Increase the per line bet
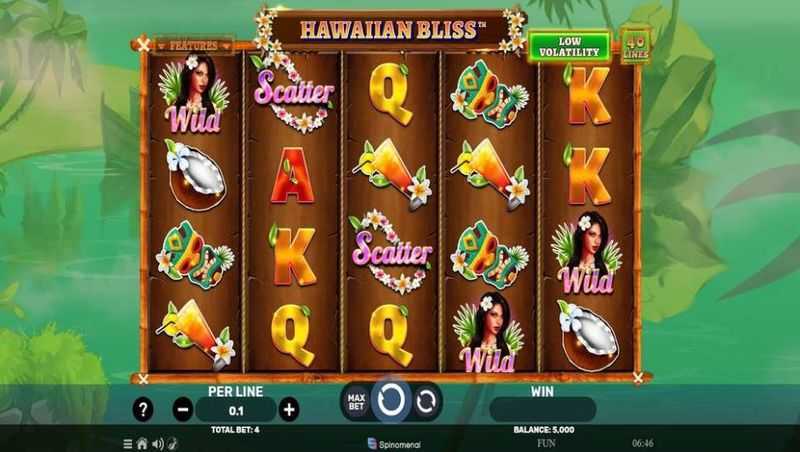The height and width of the screenshot is (452, 800). pos(289,408)
